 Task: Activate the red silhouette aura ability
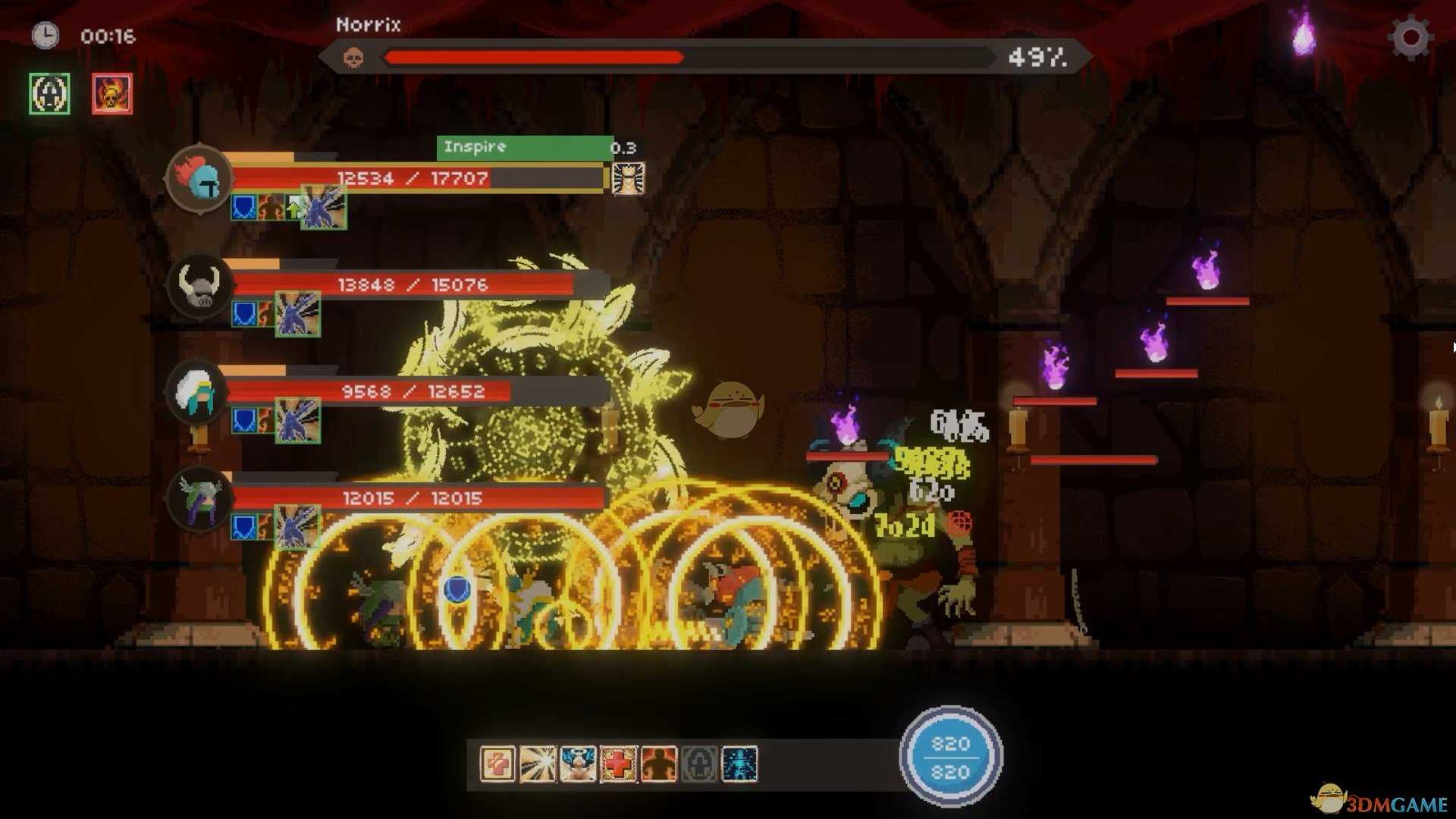tap(659, 764)
